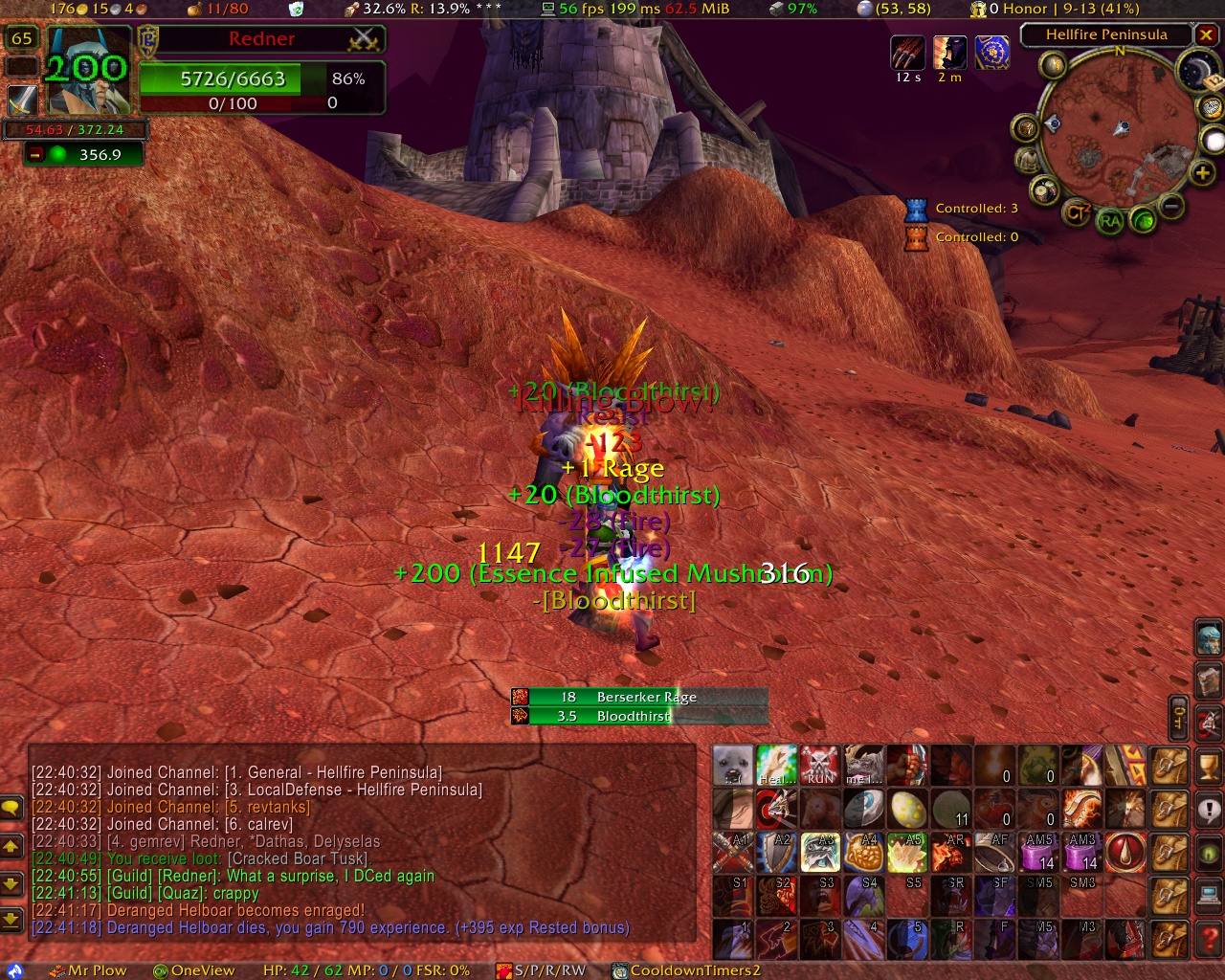
Task: Zoom out the minimap with minus button
Action: coord(1170,205)
